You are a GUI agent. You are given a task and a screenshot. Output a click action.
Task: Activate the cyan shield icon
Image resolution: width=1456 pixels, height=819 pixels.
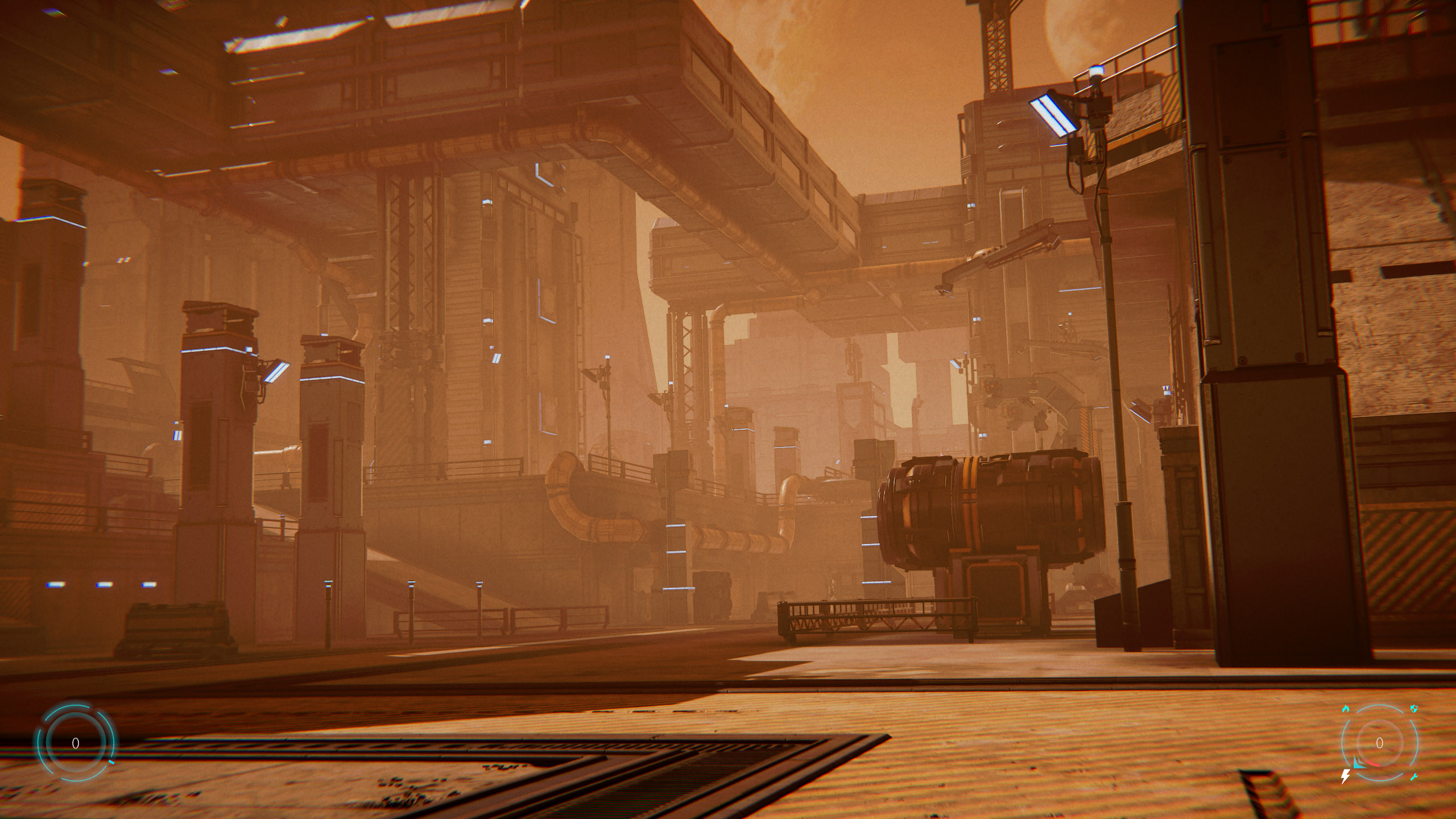(x=1414, y=709)
